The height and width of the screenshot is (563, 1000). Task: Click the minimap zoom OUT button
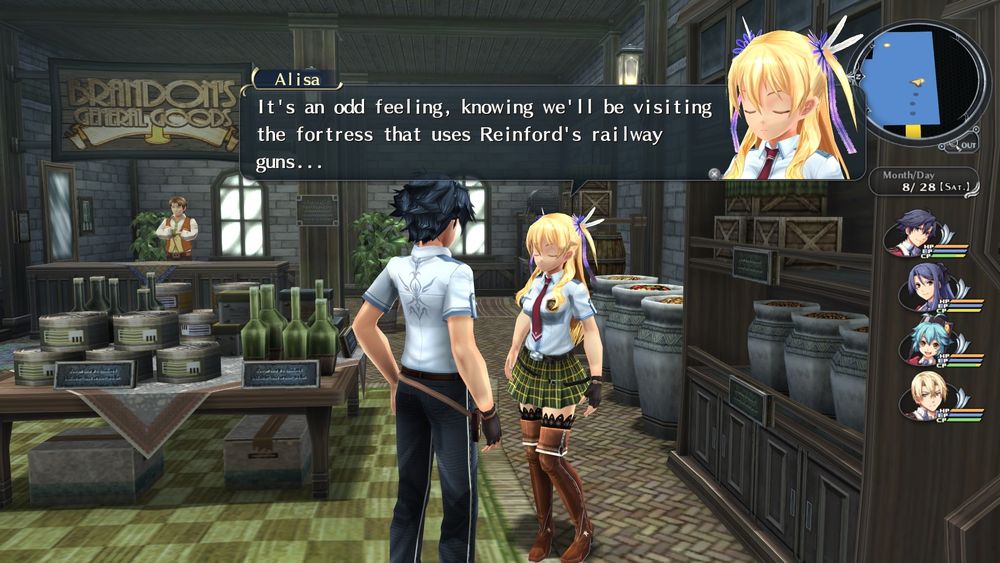[x=965, y=146]
